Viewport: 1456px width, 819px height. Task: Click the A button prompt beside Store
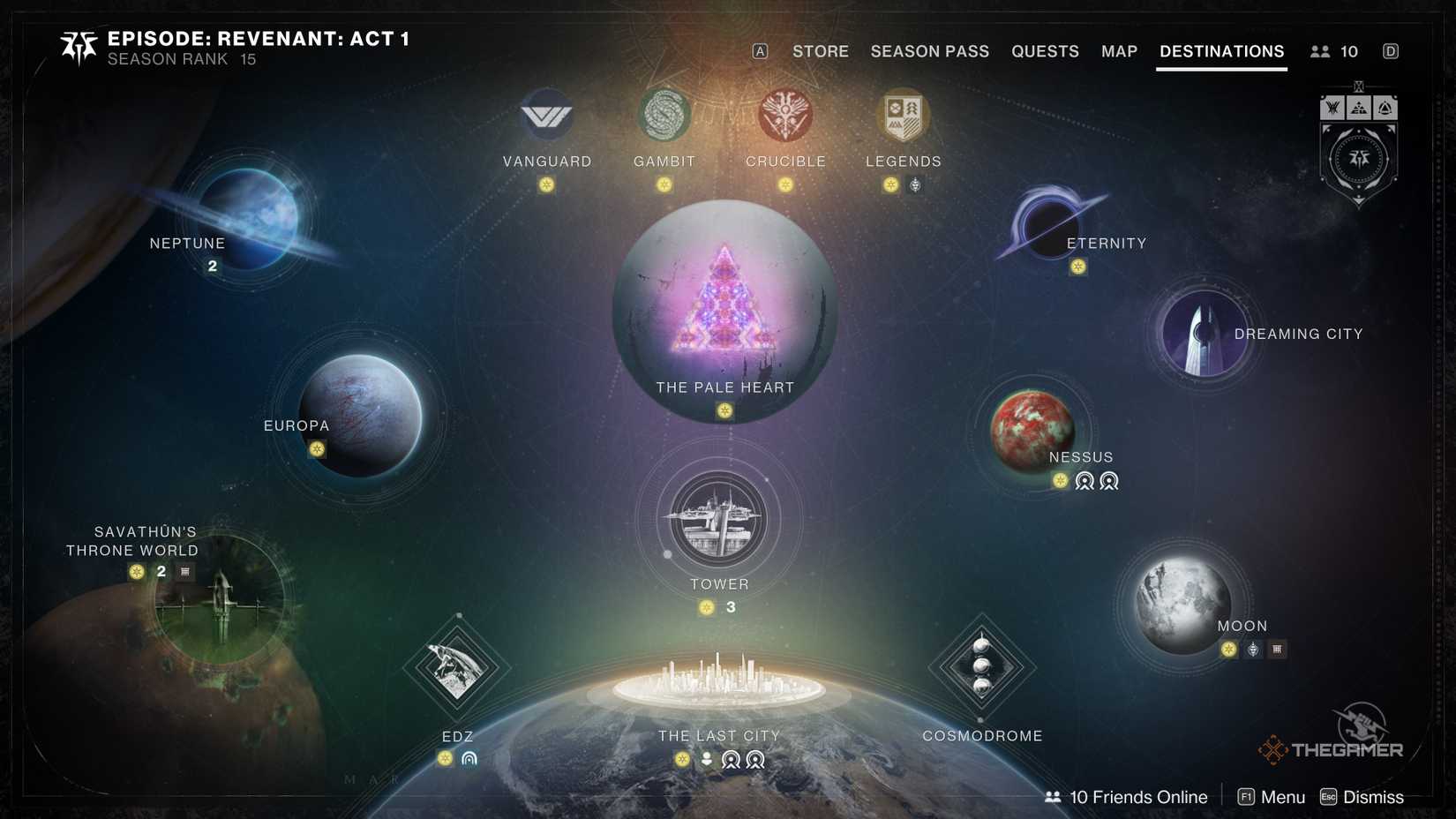coord(758,51)
